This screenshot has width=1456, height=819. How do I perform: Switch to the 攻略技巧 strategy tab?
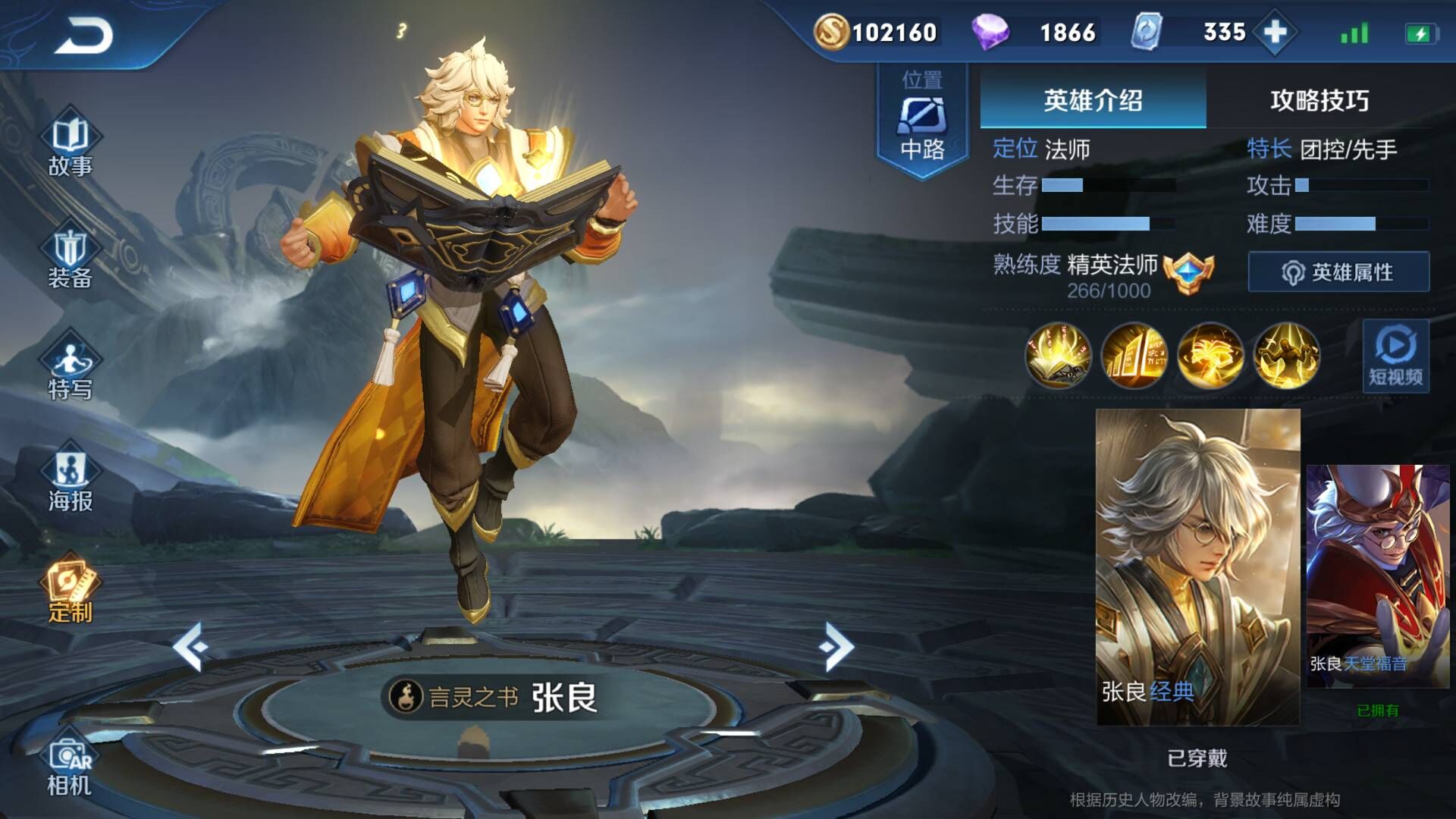pos(1319,100)
